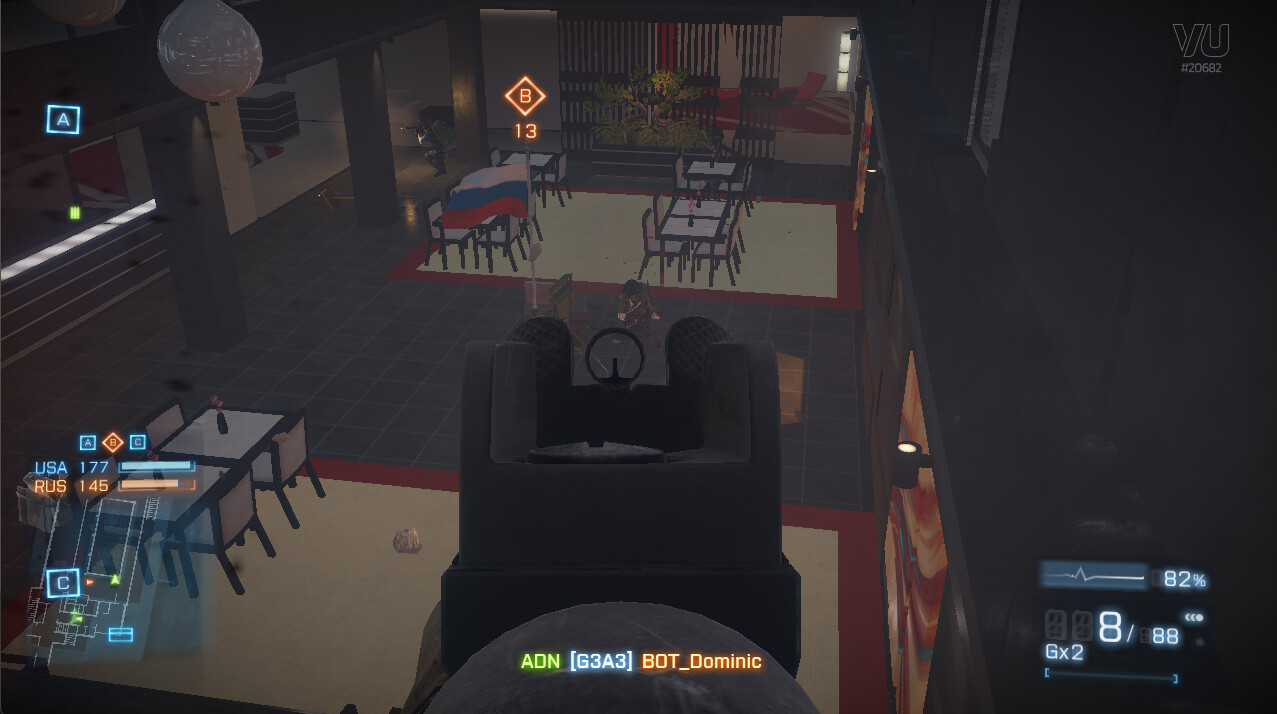Click the VU logo watermark
This screenshot has height=714, width=1277.
coord(1201,42)
